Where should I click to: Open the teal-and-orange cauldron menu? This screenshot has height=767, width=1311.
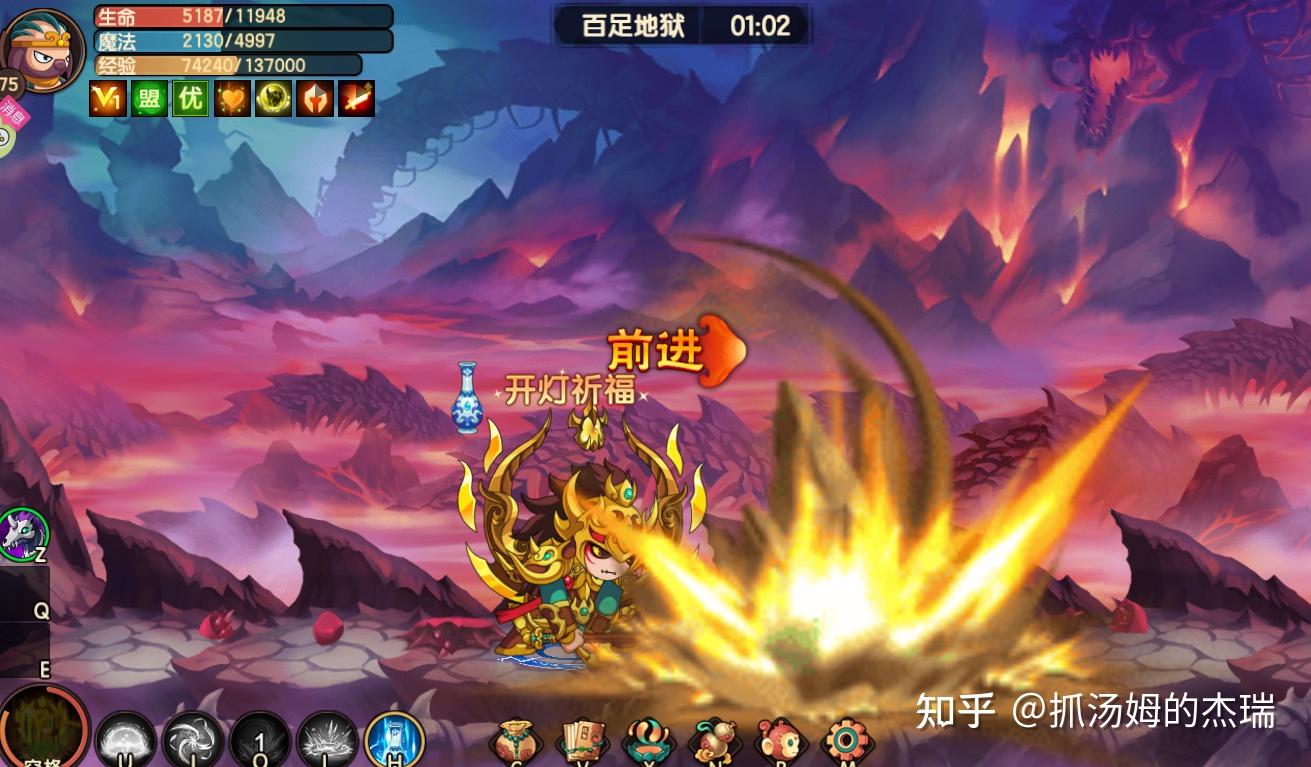point(648,744)
